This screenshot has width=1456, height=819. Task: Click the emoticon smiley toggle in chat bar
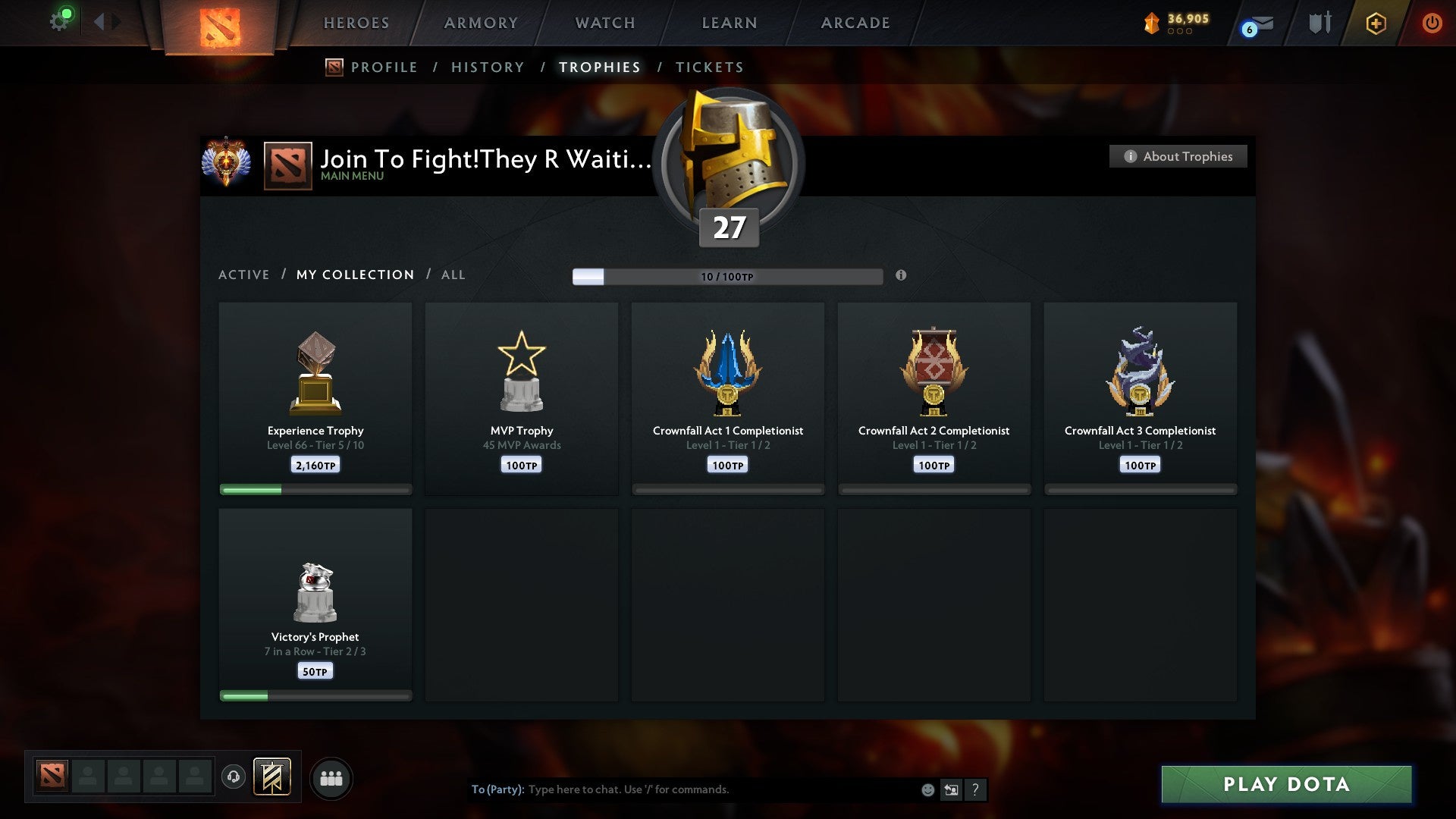coord(927,789)
